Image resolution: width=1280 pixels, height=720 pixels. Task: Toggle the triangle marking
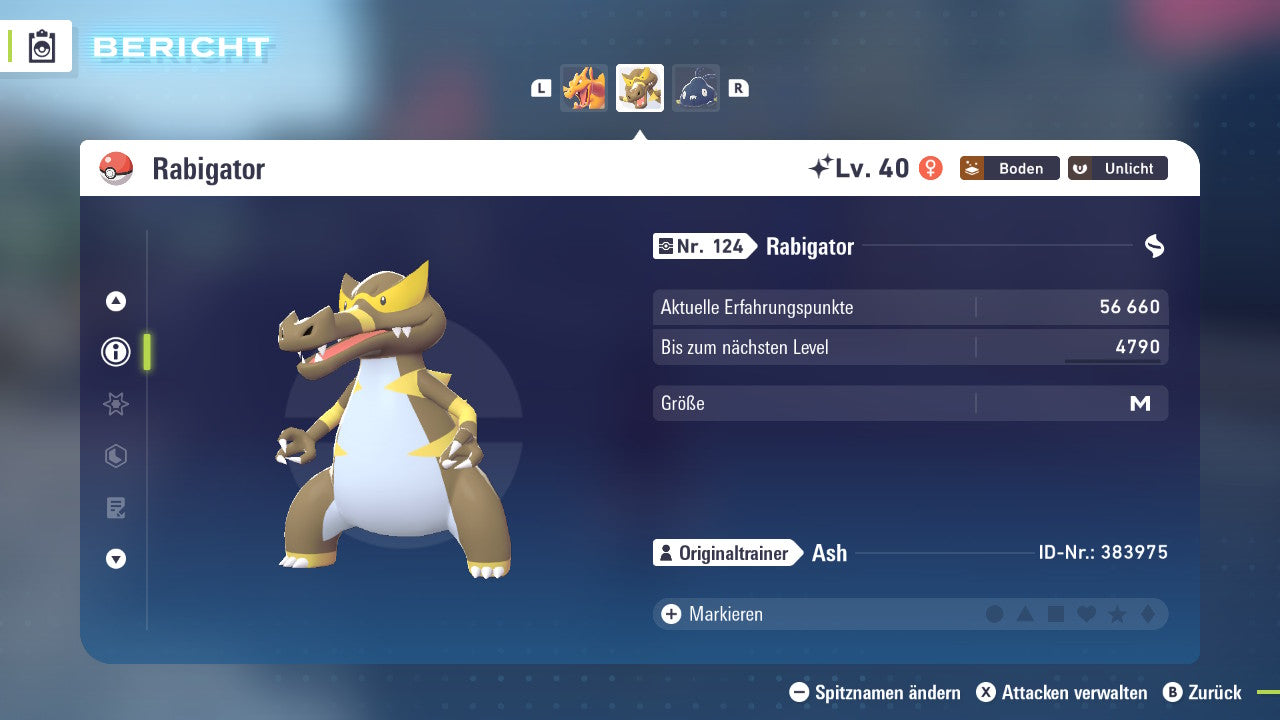[x=1025, y=614]
